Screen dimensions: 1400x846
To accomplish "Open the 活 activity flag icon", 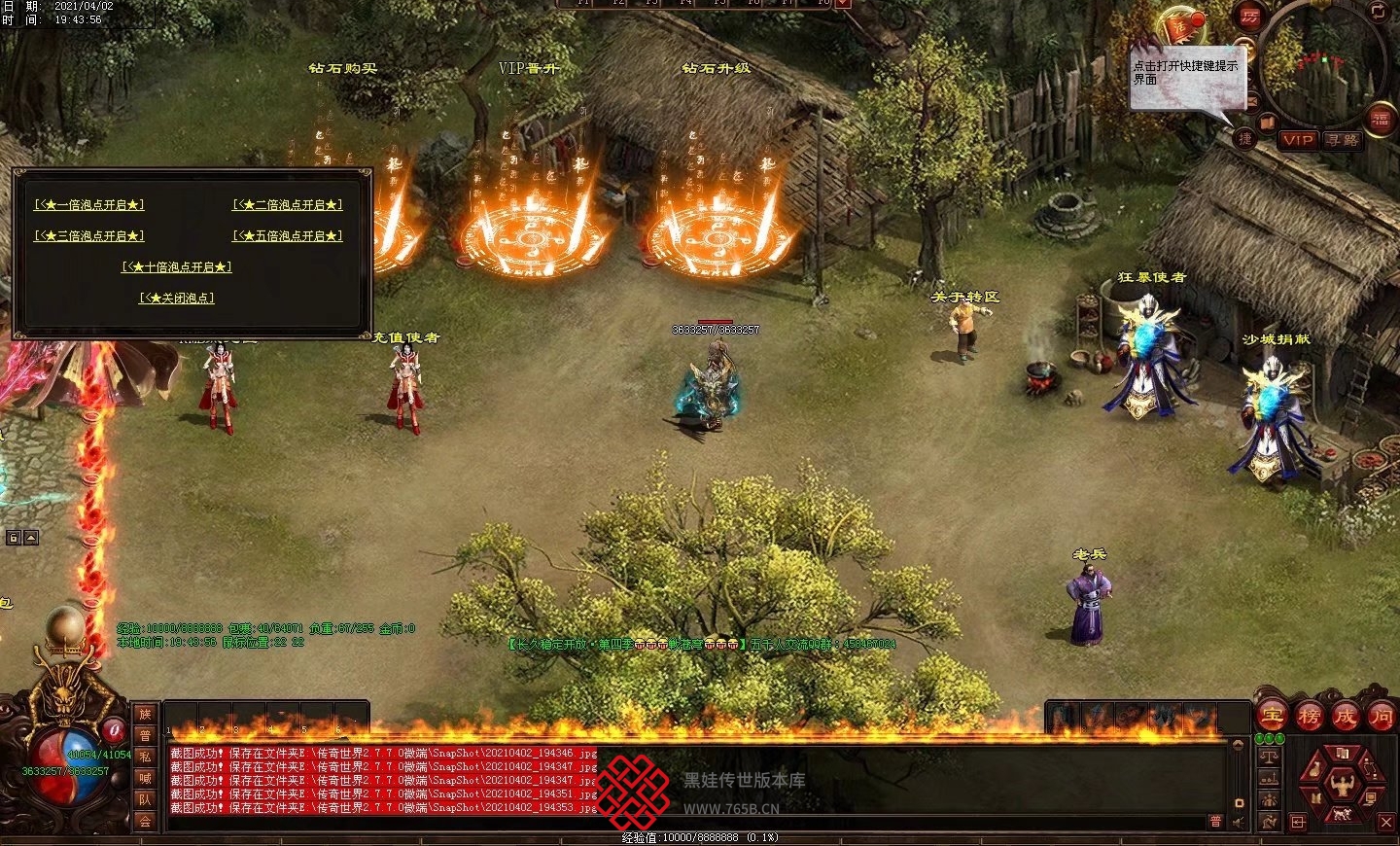I will click(1182, 26).
